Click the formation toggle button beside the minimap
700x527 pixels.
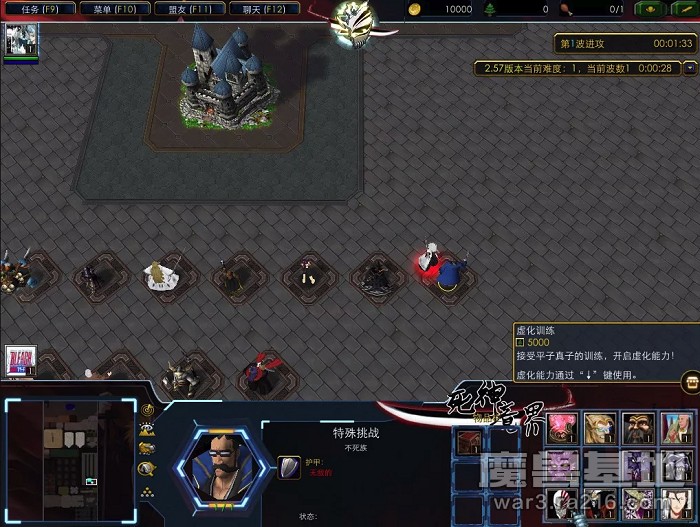(x=147, y=490)
